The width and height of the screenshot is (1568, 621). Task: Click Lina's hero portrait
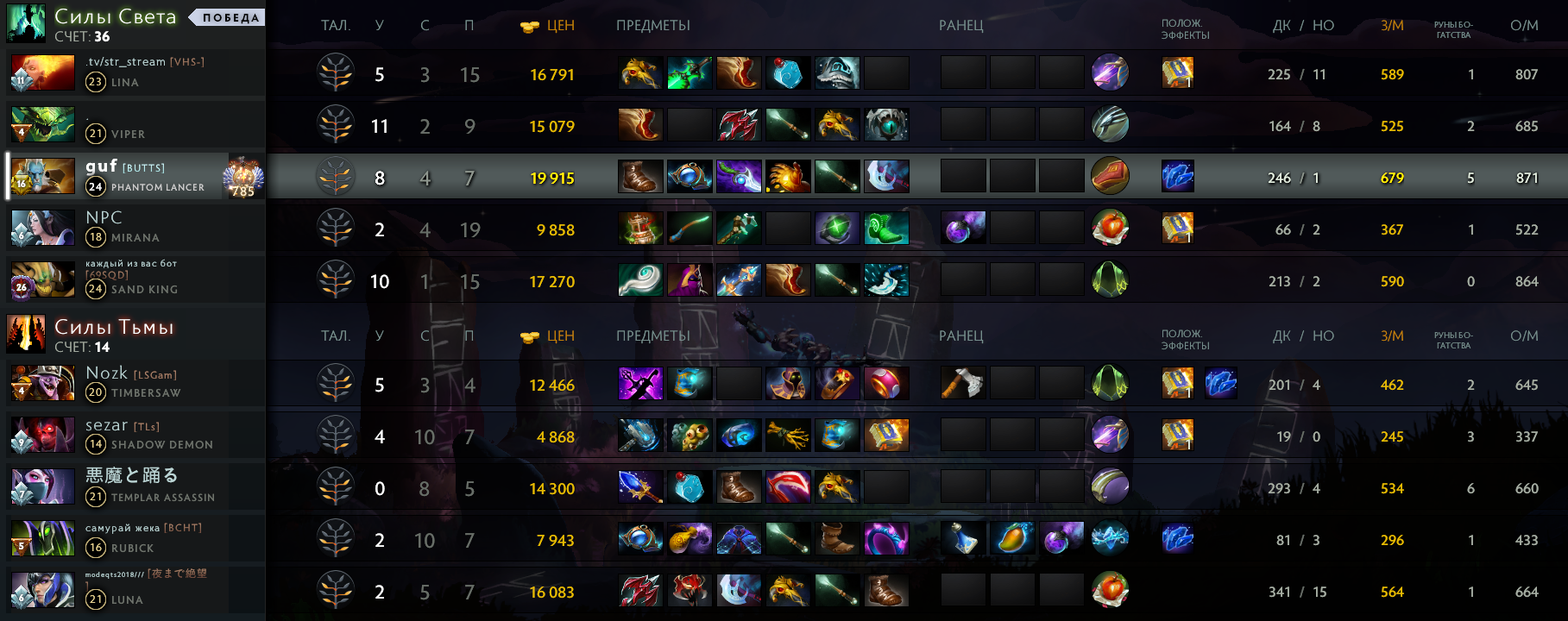coord(41,73)
